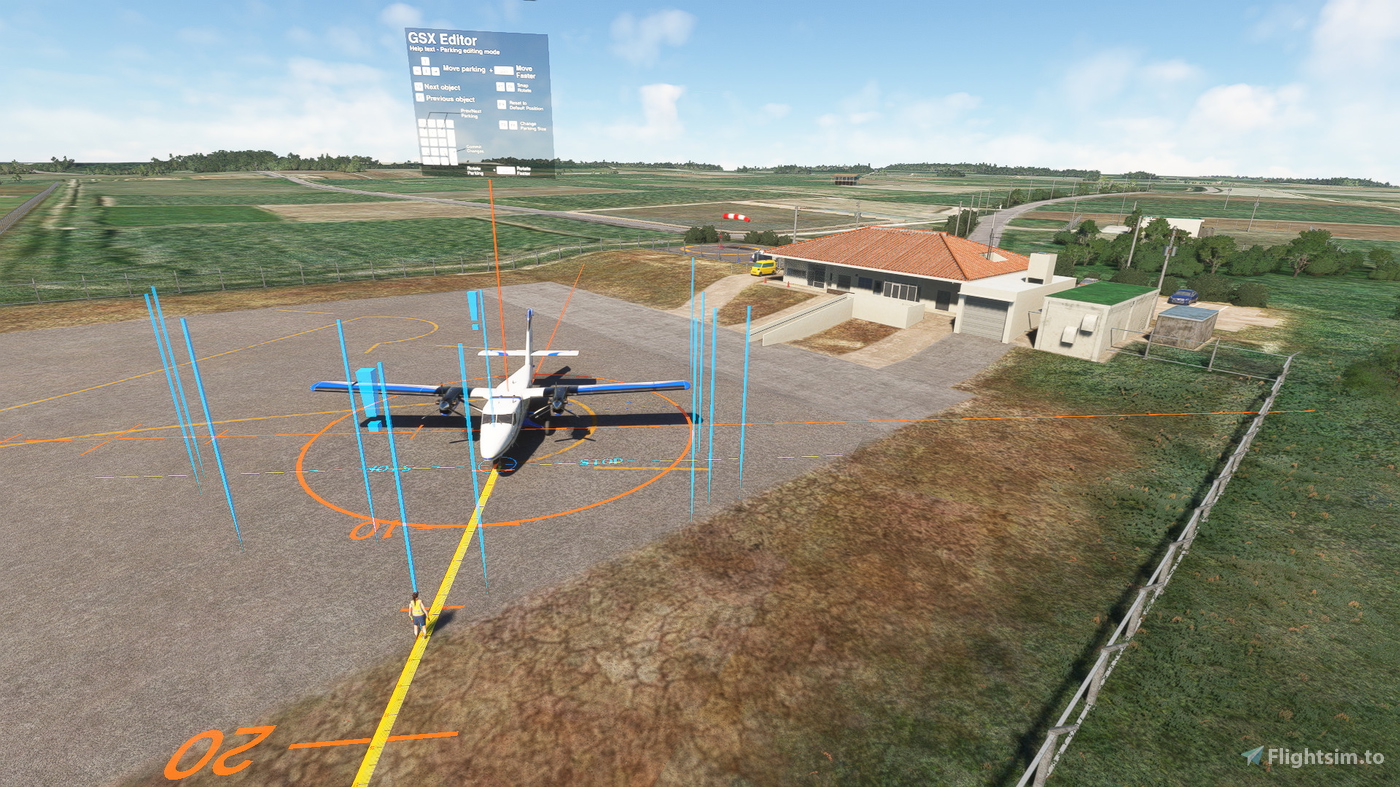
Task: Click the Change Parking Size key icon
Action: point(502,124)
